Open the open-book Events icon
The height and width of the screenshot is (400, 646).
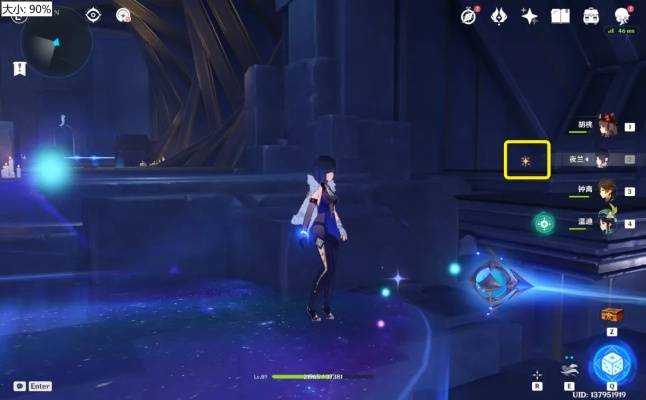coord(560,15)
